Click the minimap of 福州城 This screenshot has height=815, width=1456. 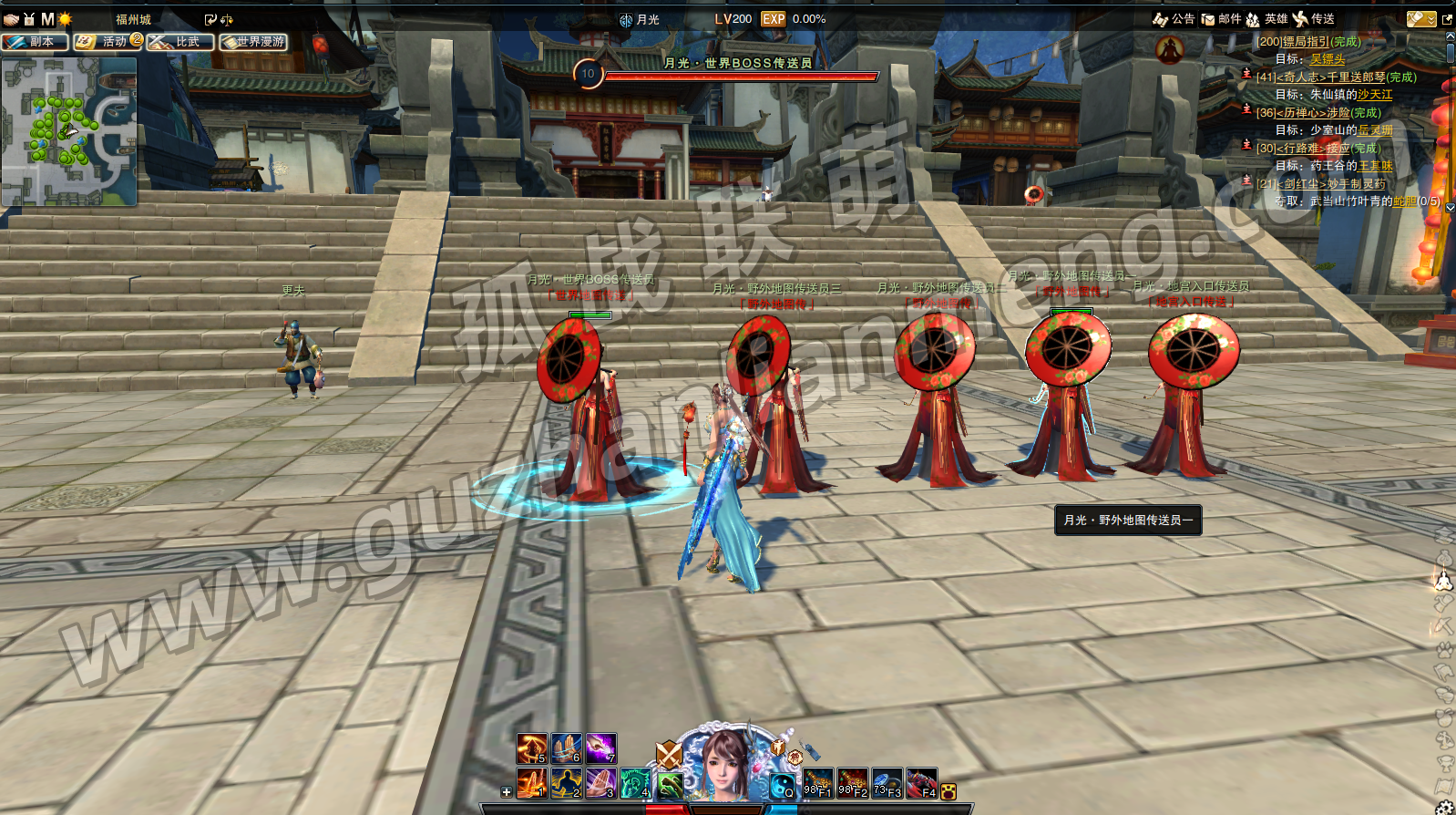coord(69,131)
